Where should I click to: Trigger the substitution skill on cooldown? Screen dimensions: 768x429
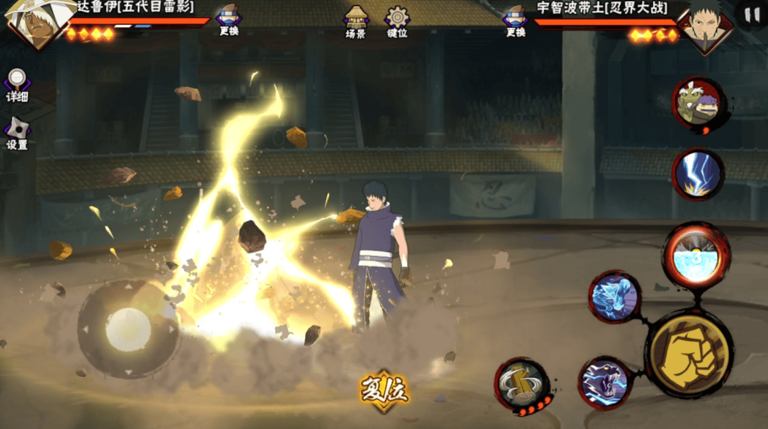[696, 255]
